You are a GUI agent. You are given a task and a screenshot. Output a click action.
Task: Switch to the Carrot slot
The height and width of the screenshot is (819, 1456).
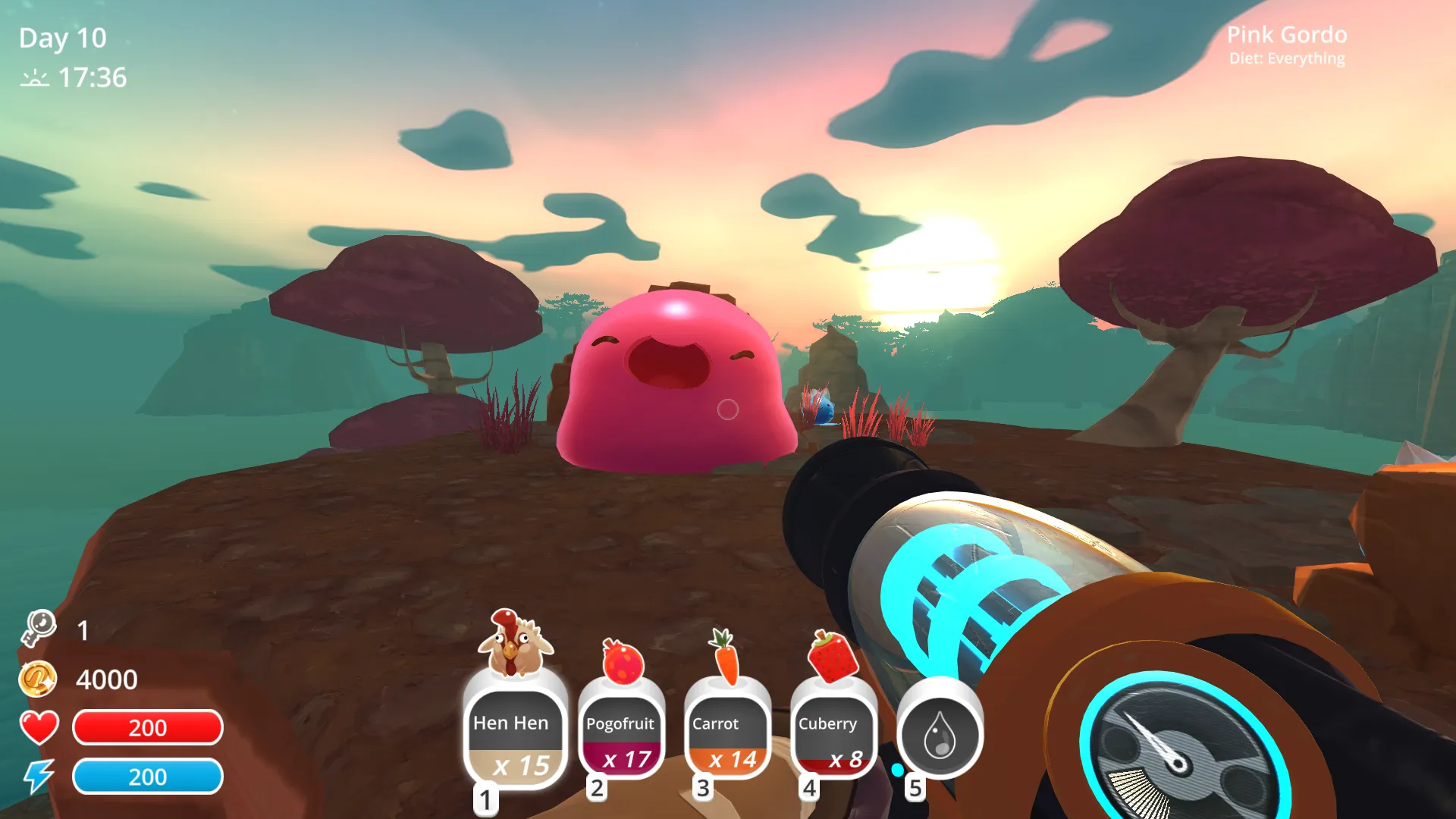click(x=727, y=736)
